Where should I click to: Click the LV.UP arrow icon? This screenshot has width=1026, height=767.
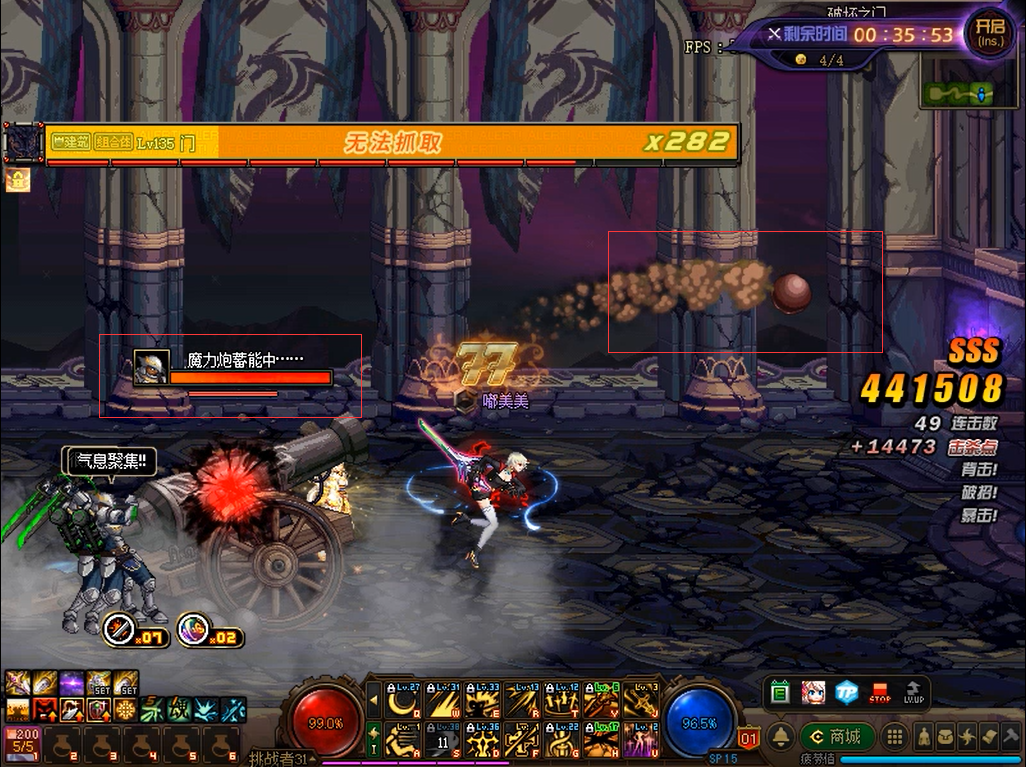(x=914, y=692)
